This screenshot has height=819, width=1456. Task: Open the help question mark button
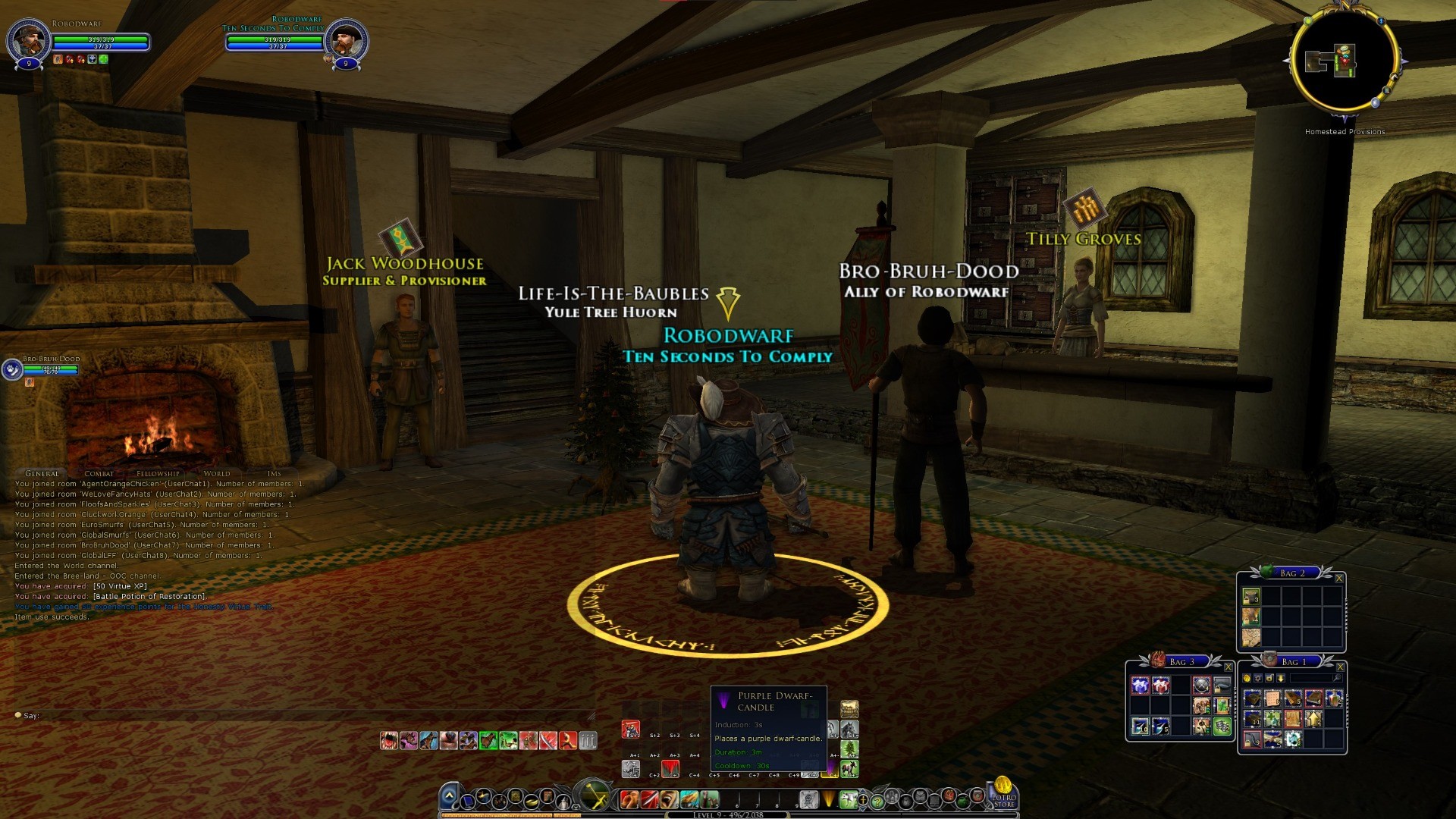[877, 801]
